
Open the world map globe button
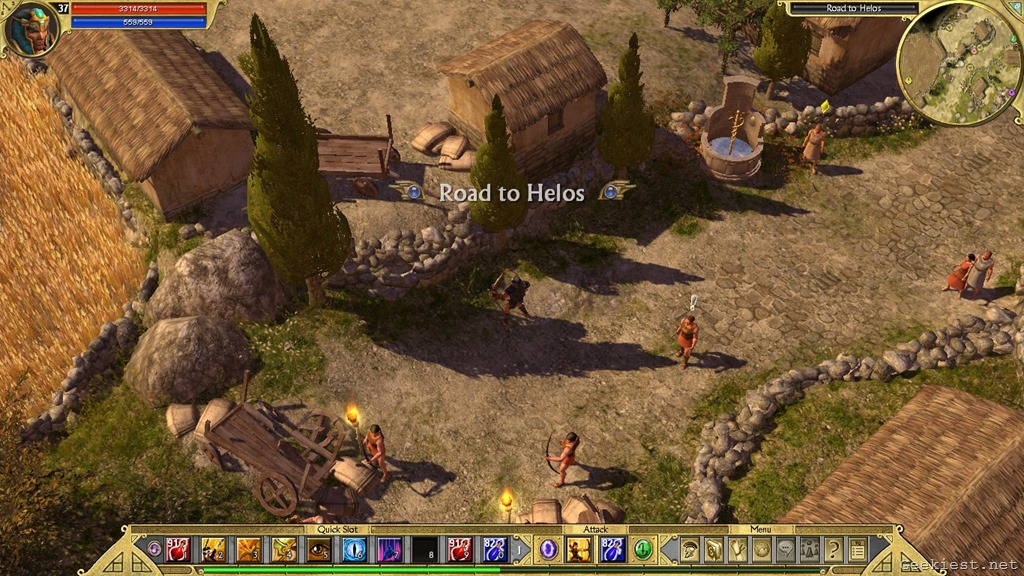pos(761,548)
